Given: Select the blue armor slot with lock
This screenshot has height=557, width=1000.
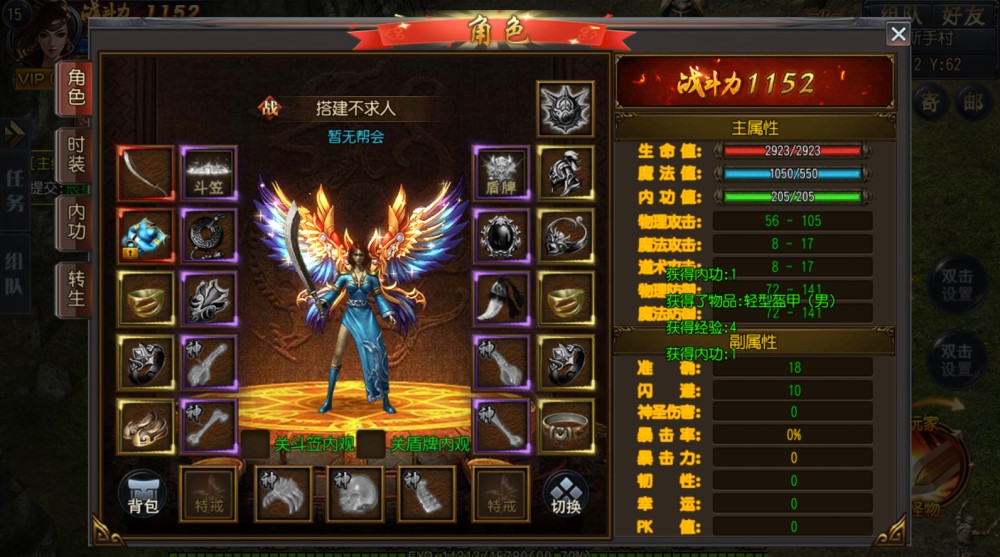Looking at the screenshot, I should click(x=146, y=236).
